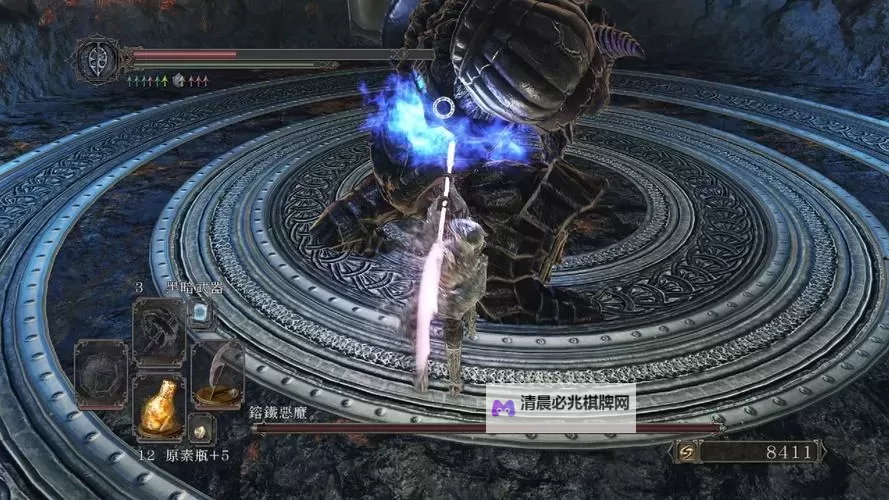Use the Estus Flask item slot
Screen dimensions: 889x500
point(159,405)
